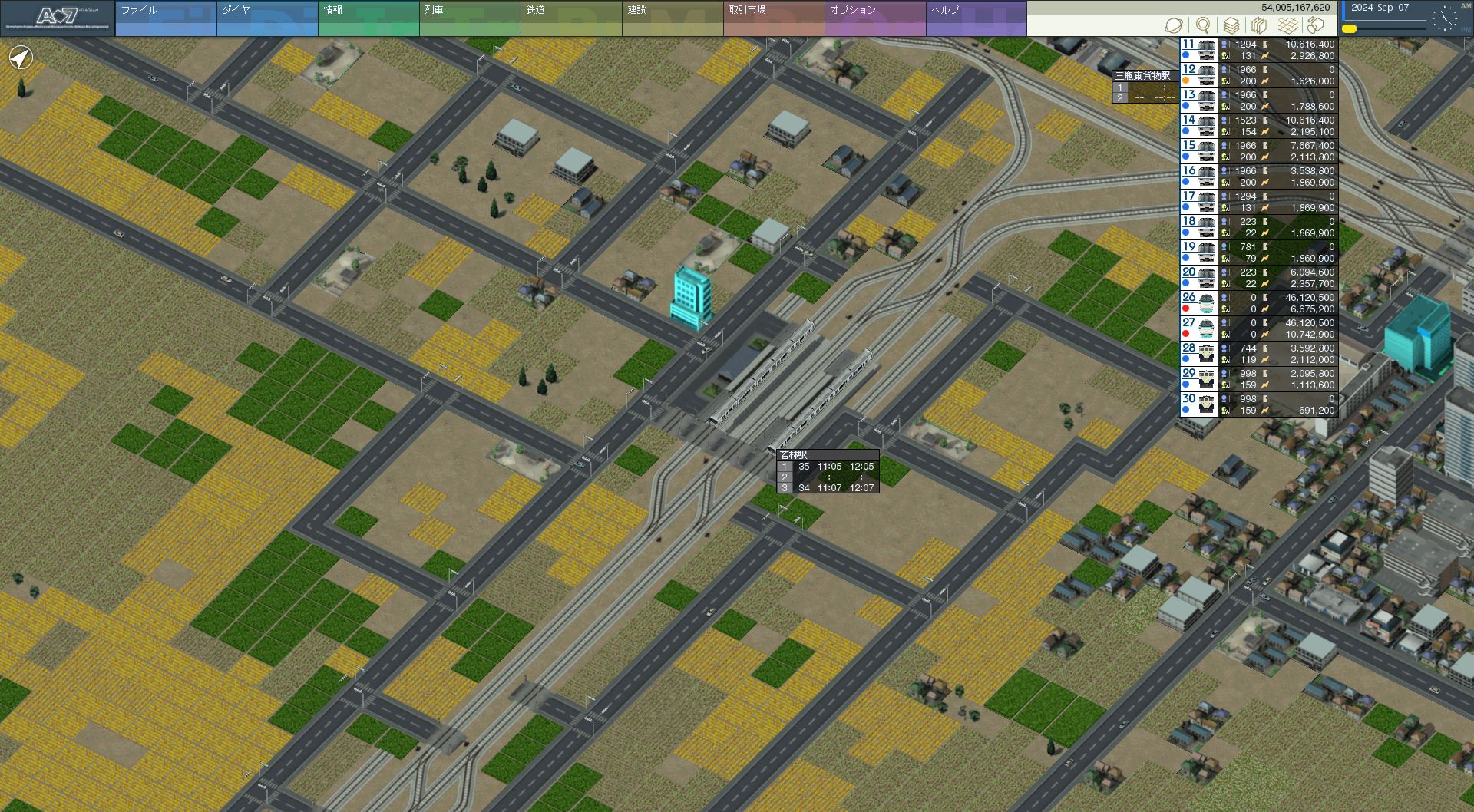The width and height of the screenshot is (1474, 812).
Task: Open the 列車 (Train) menu
Action: pyautogui.click(x=469, y=18)
